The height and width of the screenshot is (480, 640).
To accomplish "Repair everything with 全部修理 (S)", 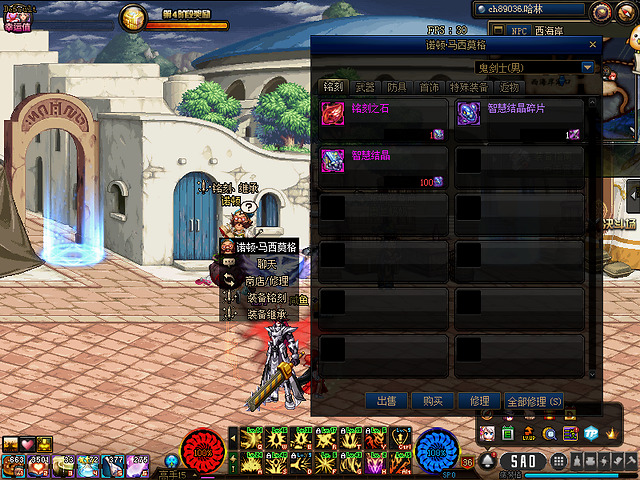I will (x=534, y=400).
